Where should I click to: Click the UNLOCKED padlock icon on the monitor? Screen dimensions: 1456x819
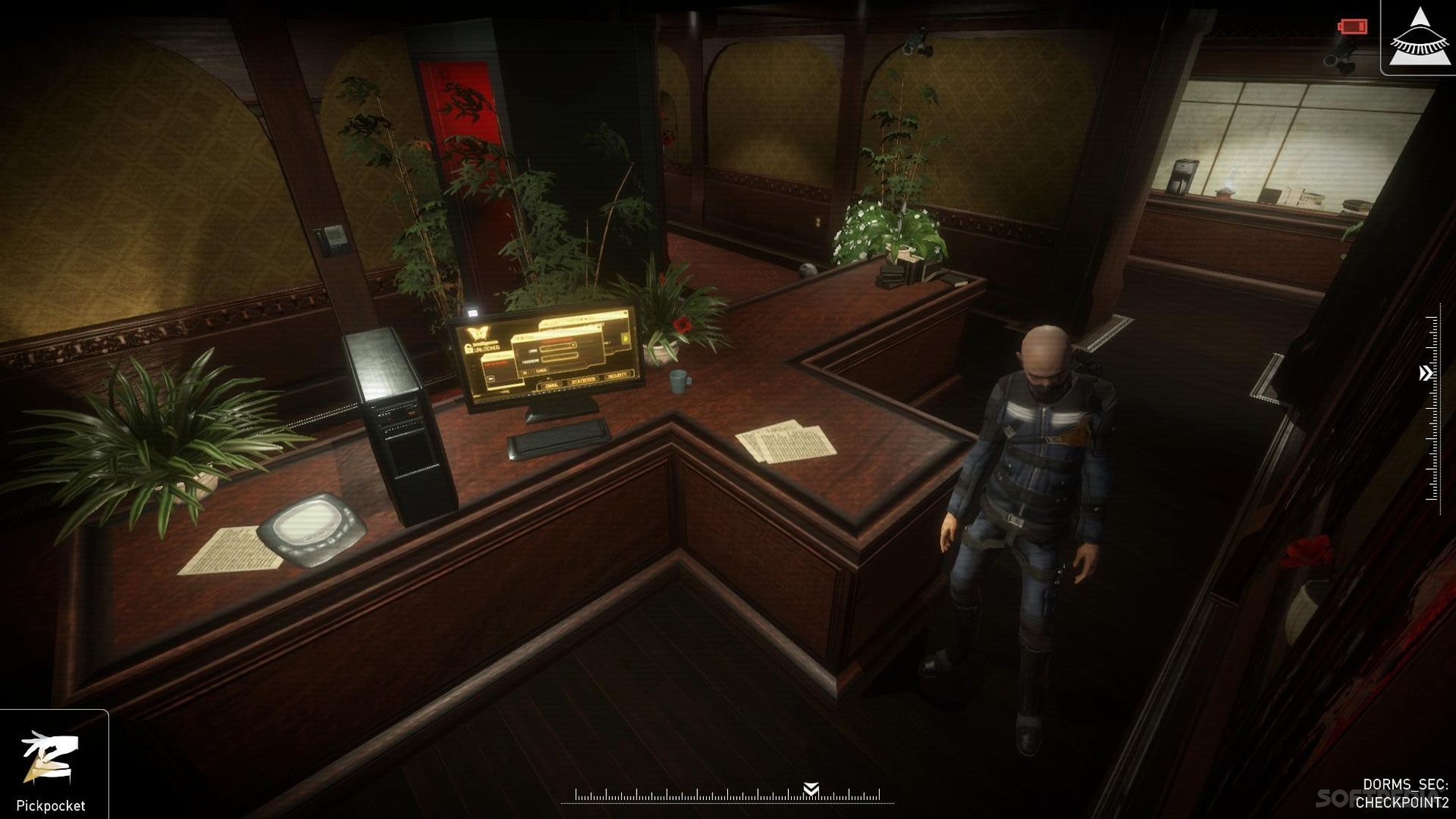coord(469,349)
